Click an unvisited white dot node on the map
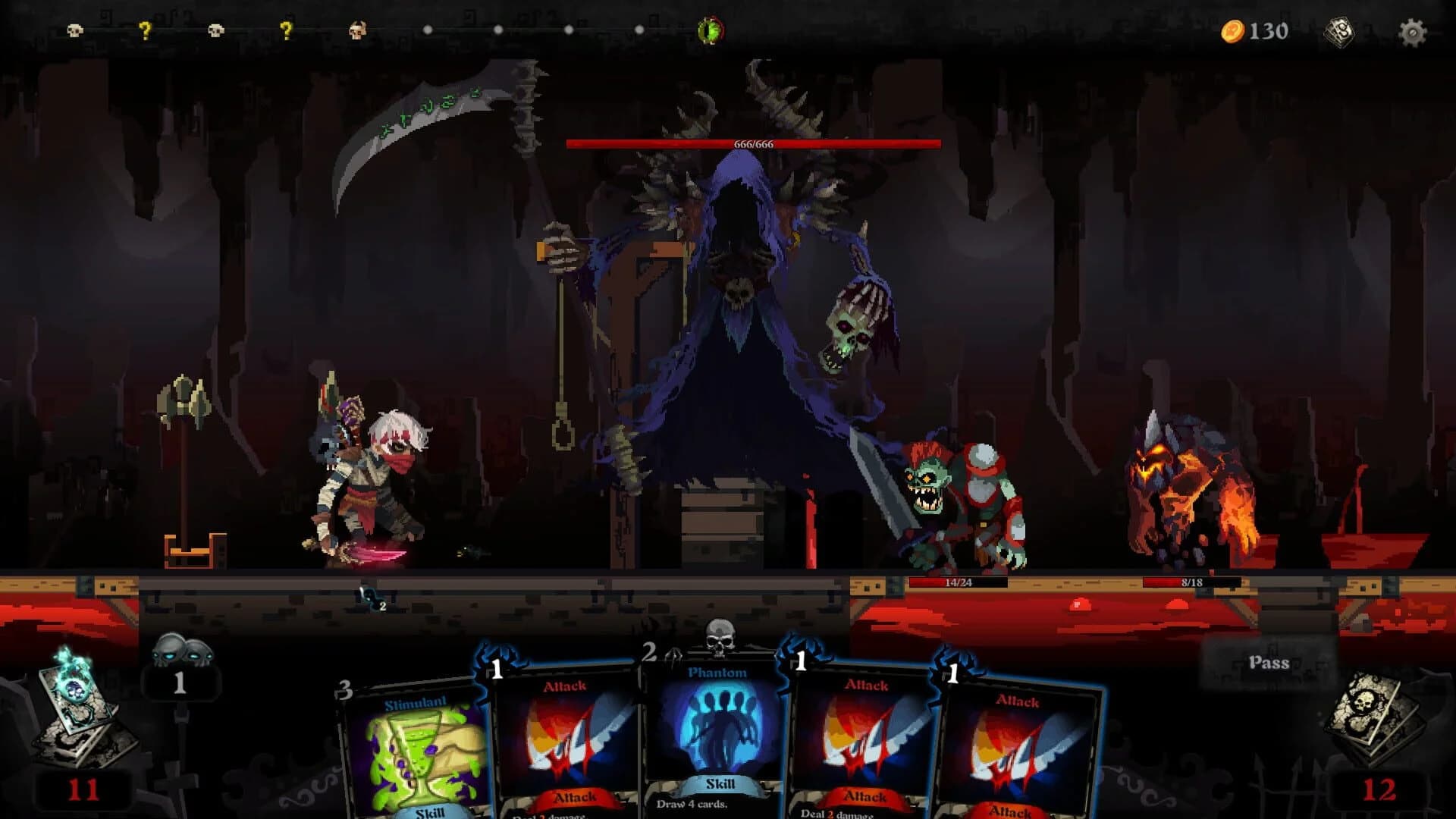Screen dimensions: 1456x819 point(428,31)
